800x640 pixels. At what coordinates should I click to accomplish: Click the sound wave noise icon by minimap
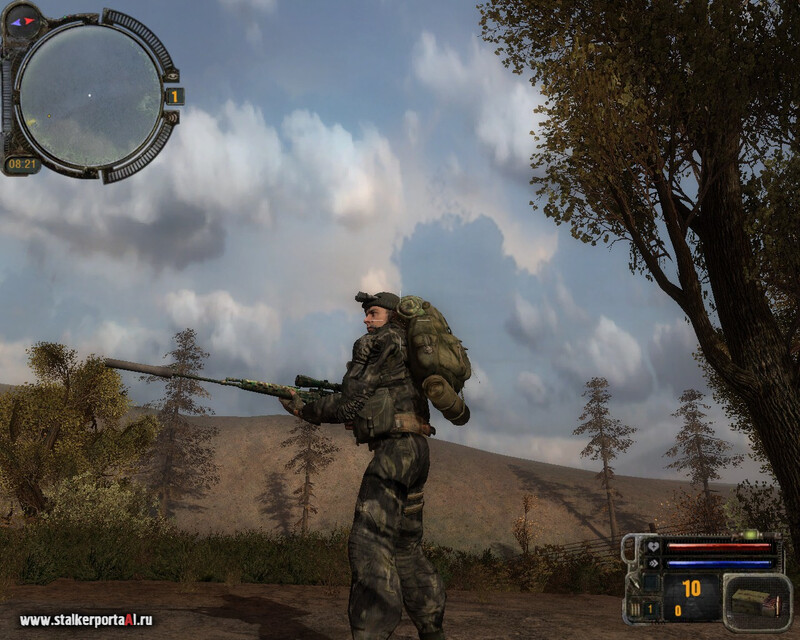171,118
